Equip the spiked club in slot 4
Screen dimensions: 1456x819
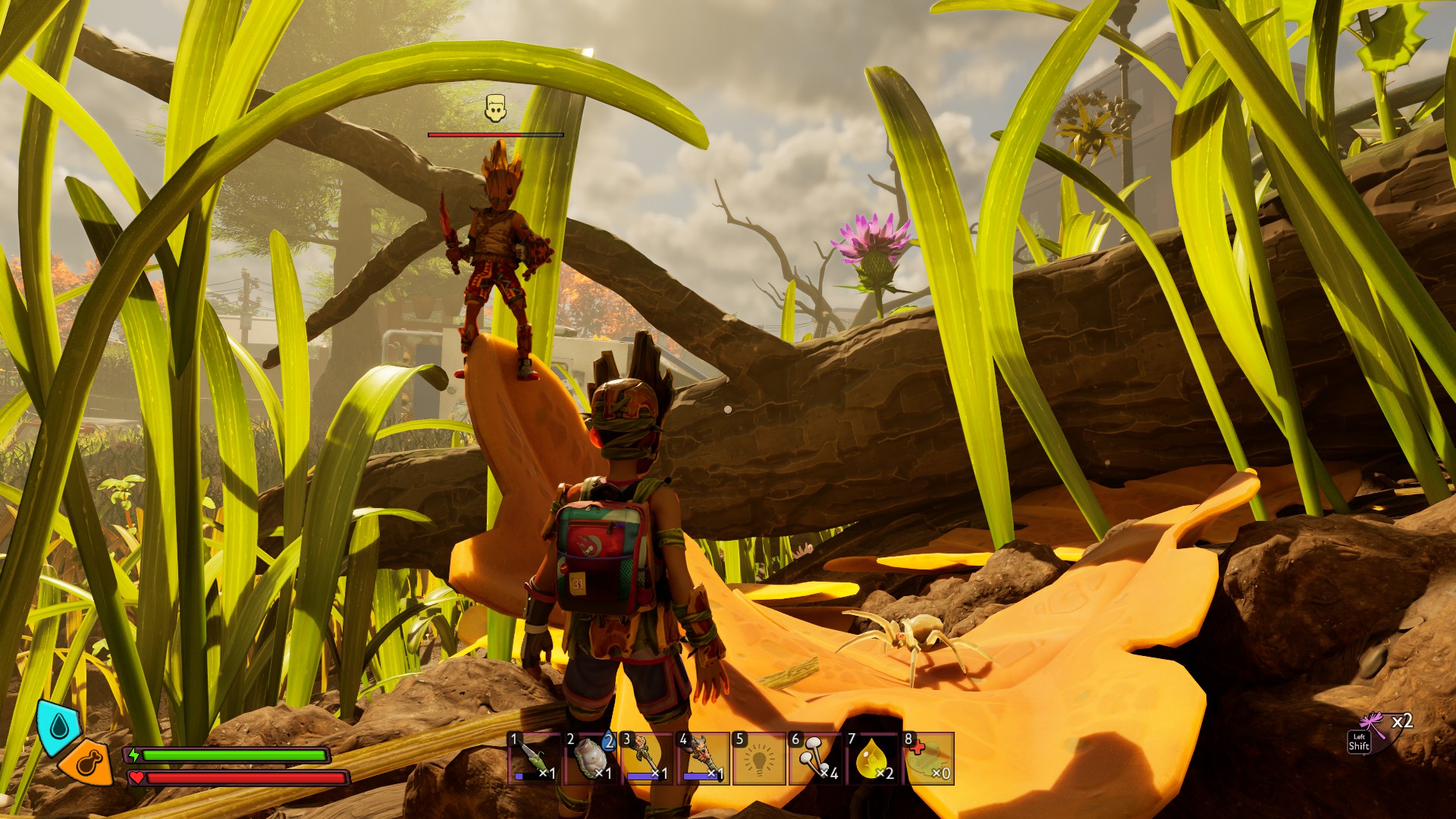[704, 758]
